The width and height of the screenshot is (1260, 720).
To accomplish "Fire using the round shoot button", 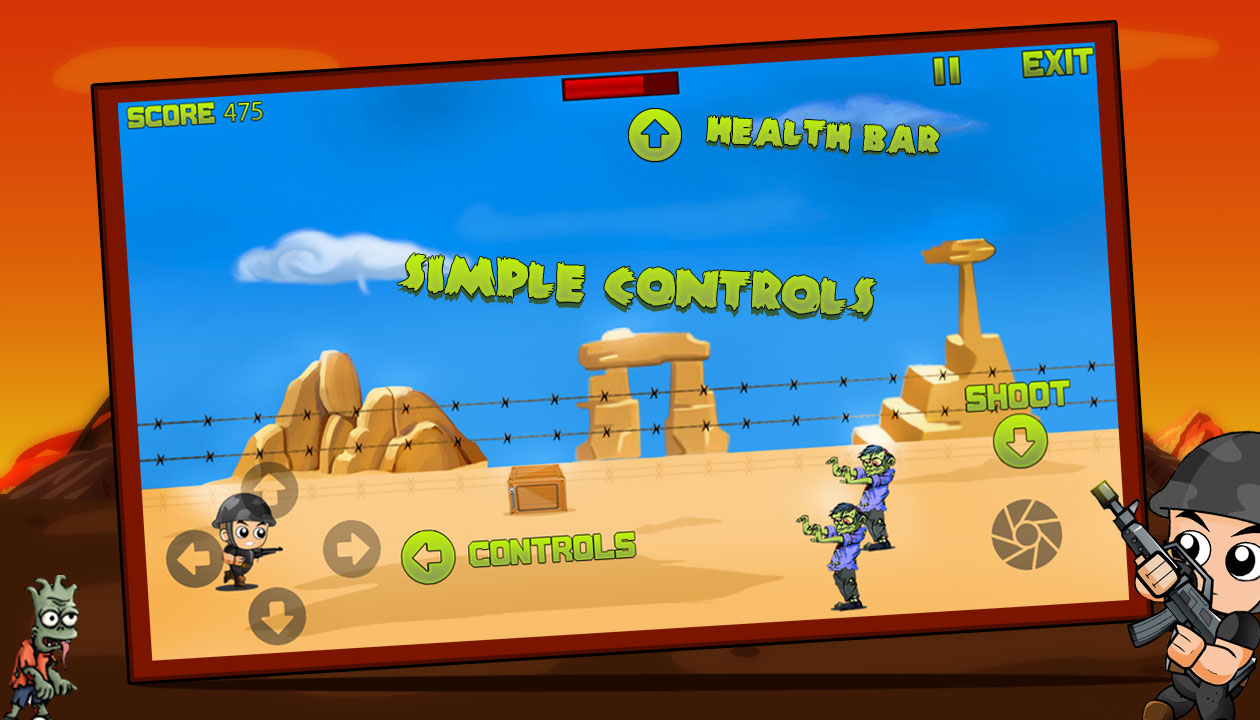I will (1026, 534).
